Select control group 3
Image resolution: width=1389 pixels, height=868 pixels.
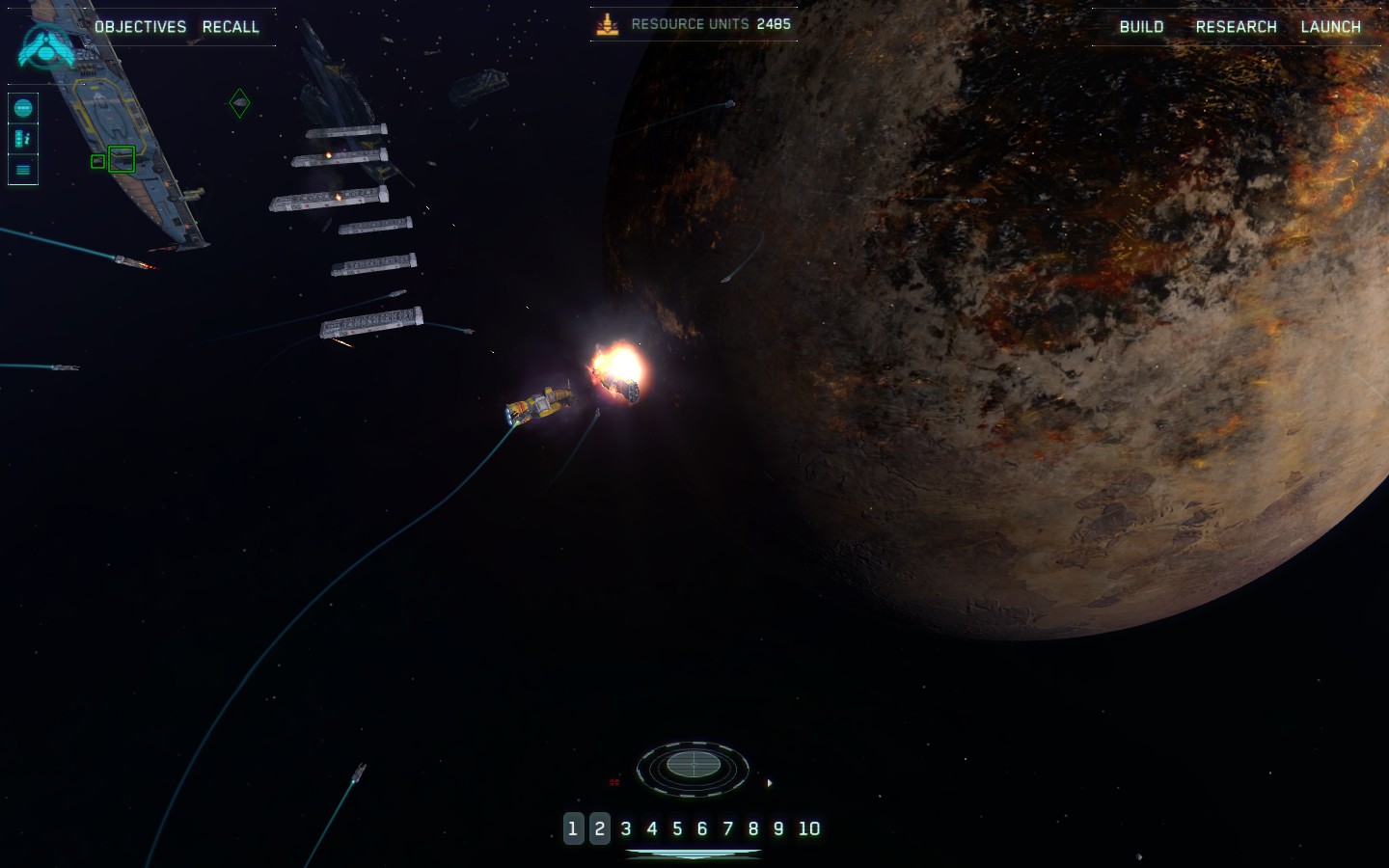(x=626, y=828)
